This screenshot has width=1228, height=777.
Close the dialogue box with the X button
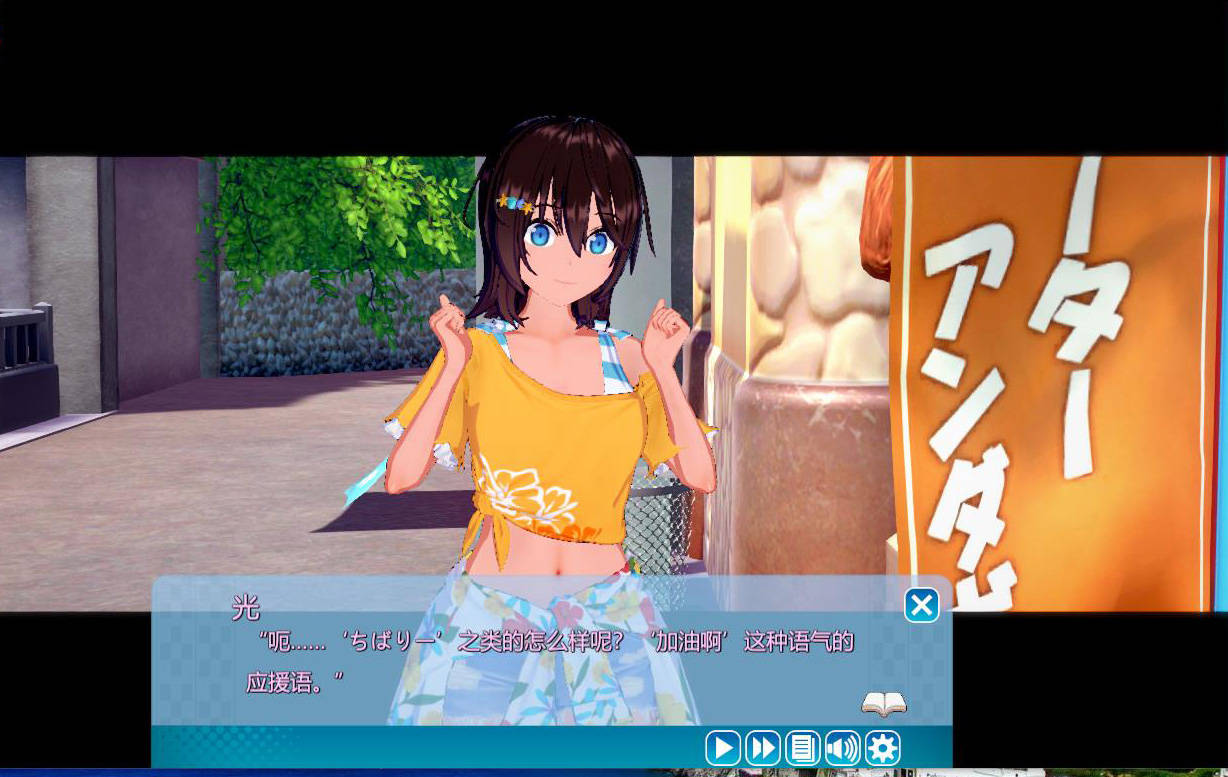pos(921,605)
